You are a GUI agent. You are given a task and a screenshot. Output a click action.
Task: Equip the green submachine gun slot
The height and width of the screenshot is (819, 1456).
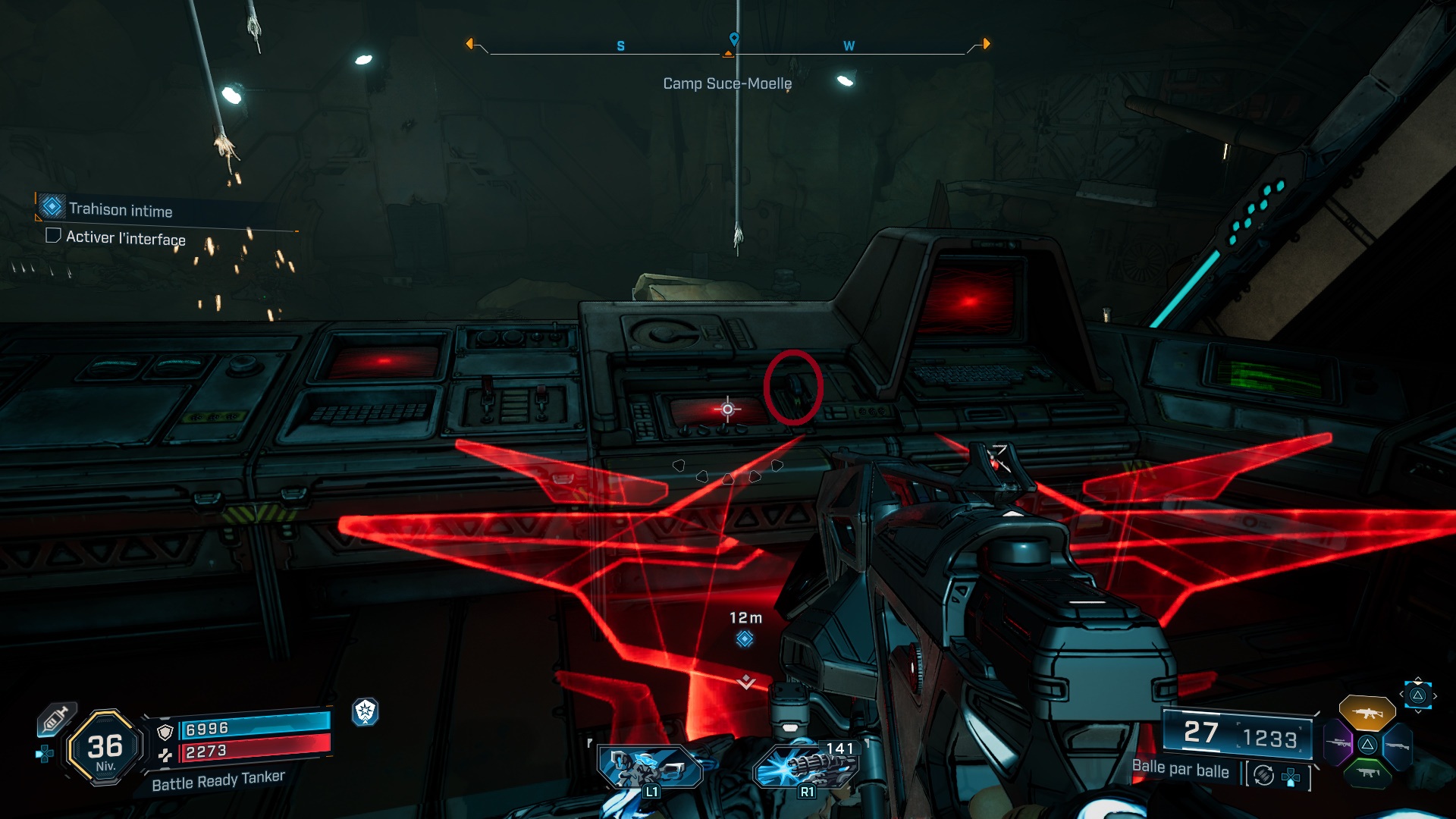(x=1367, y=773)
